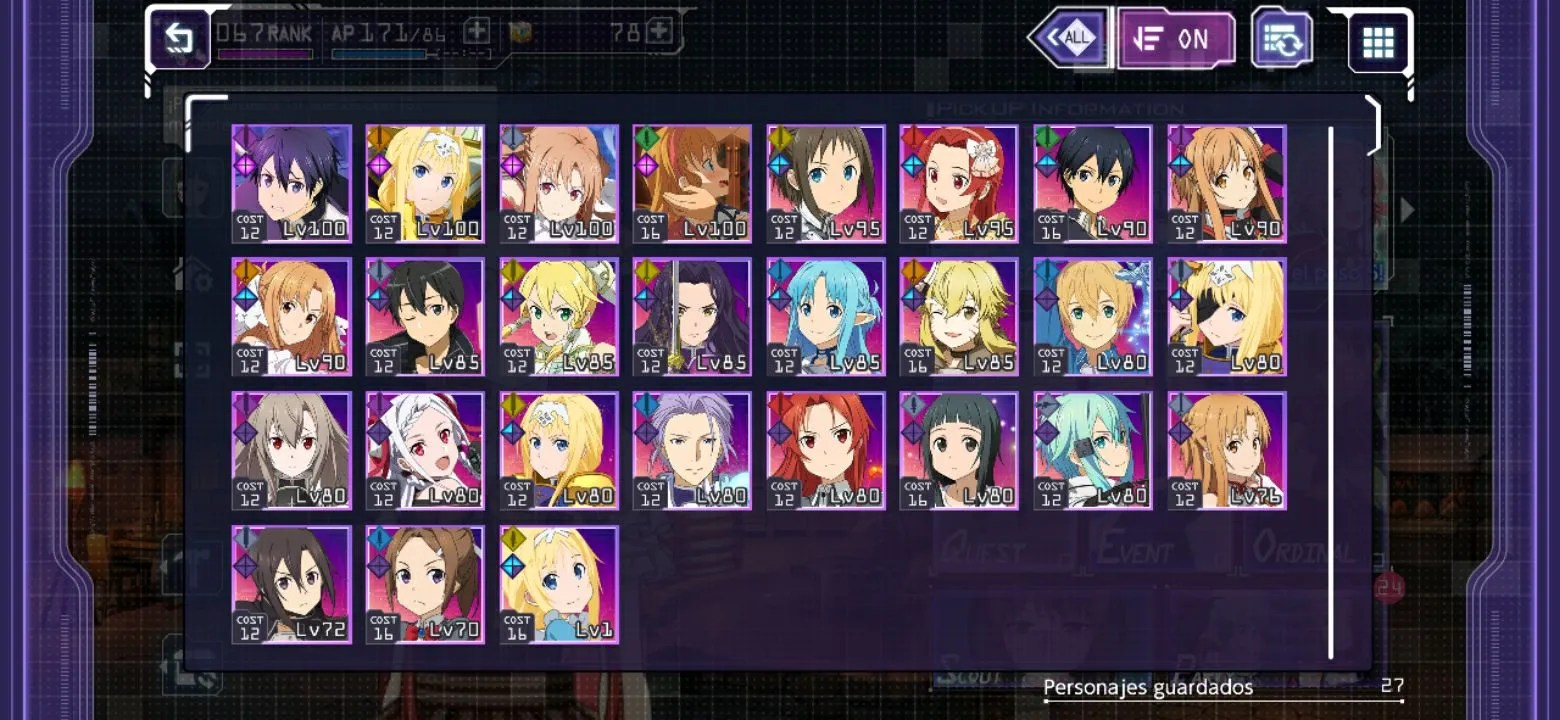Image resolution: width=1560 pixels, height=720 pixels.
Task: Pick the Lv70 brown-haired character card
Action: coord(425,584)
